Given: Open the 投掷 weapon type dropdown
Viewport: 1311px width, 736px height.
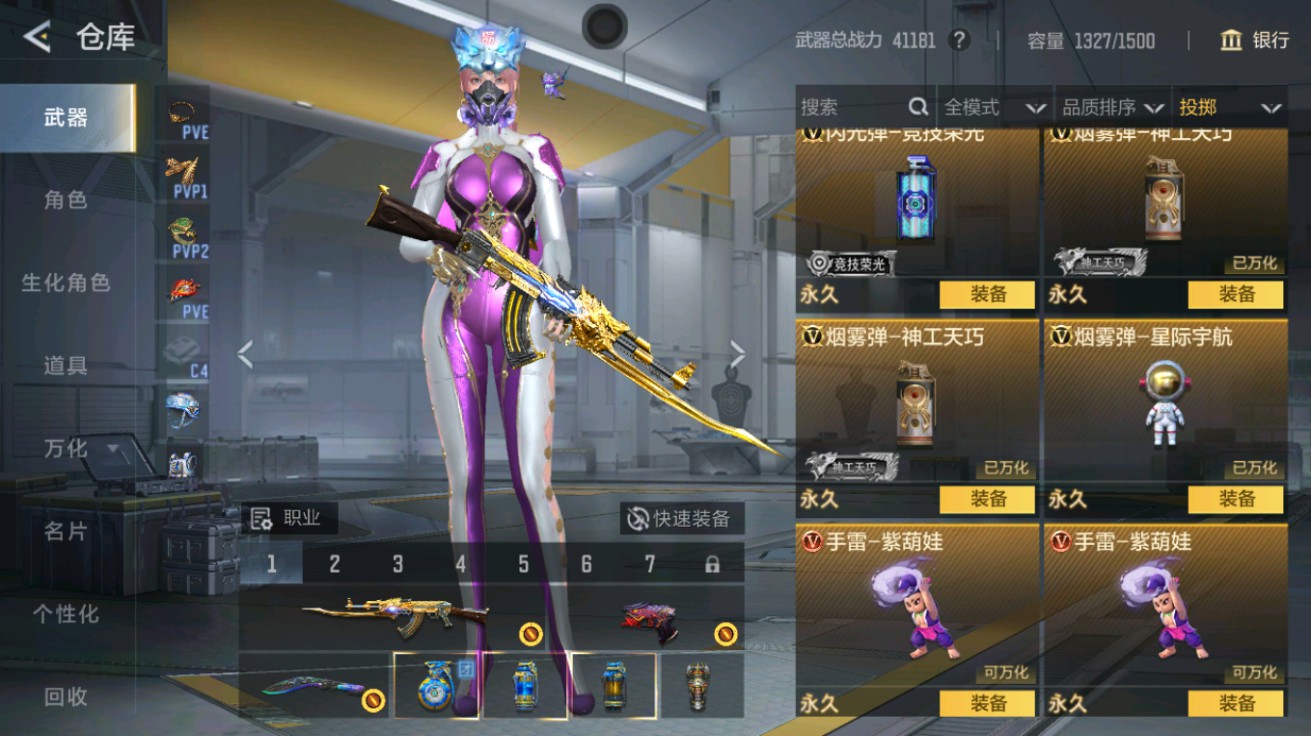Looking at the screenshot, I should coord(1229,107).
